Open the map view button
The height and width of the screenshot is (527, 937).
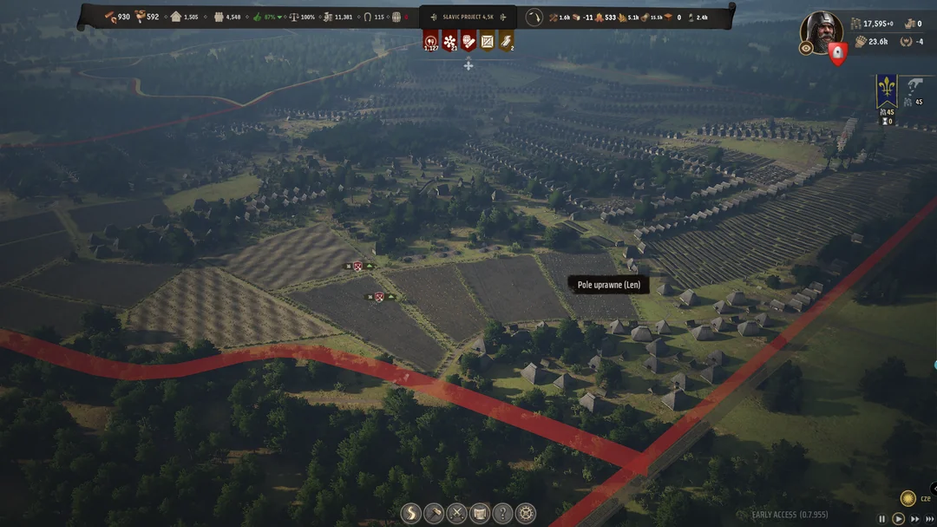(x=480, y=513)
